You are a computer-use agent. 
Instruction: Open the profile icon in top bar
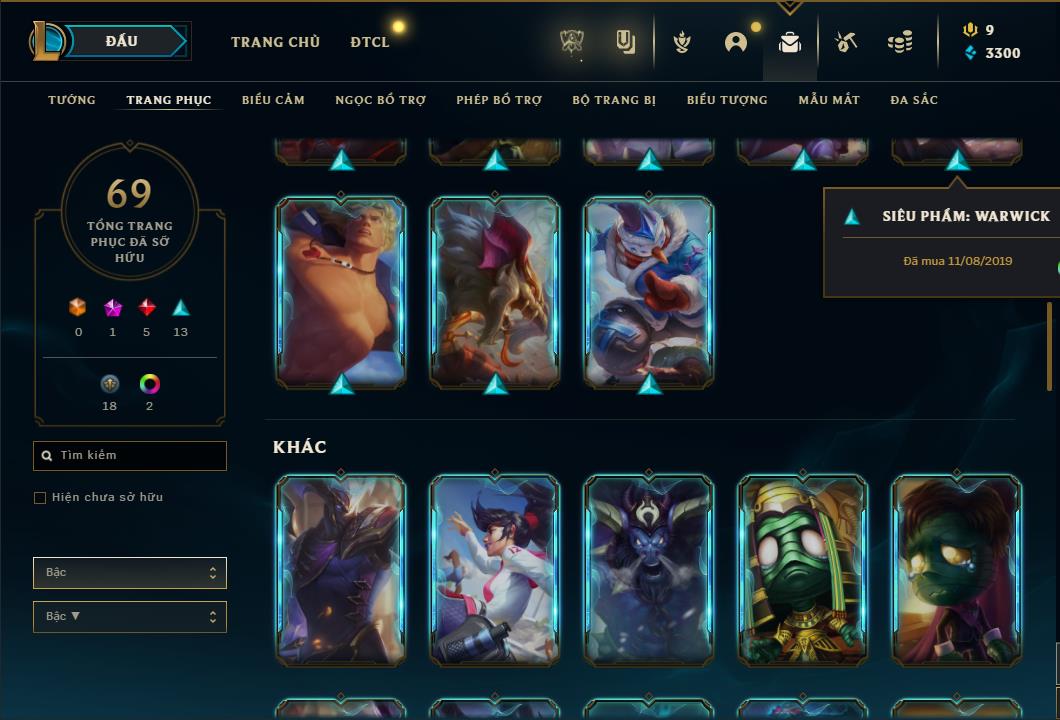(x=736, y=42)
